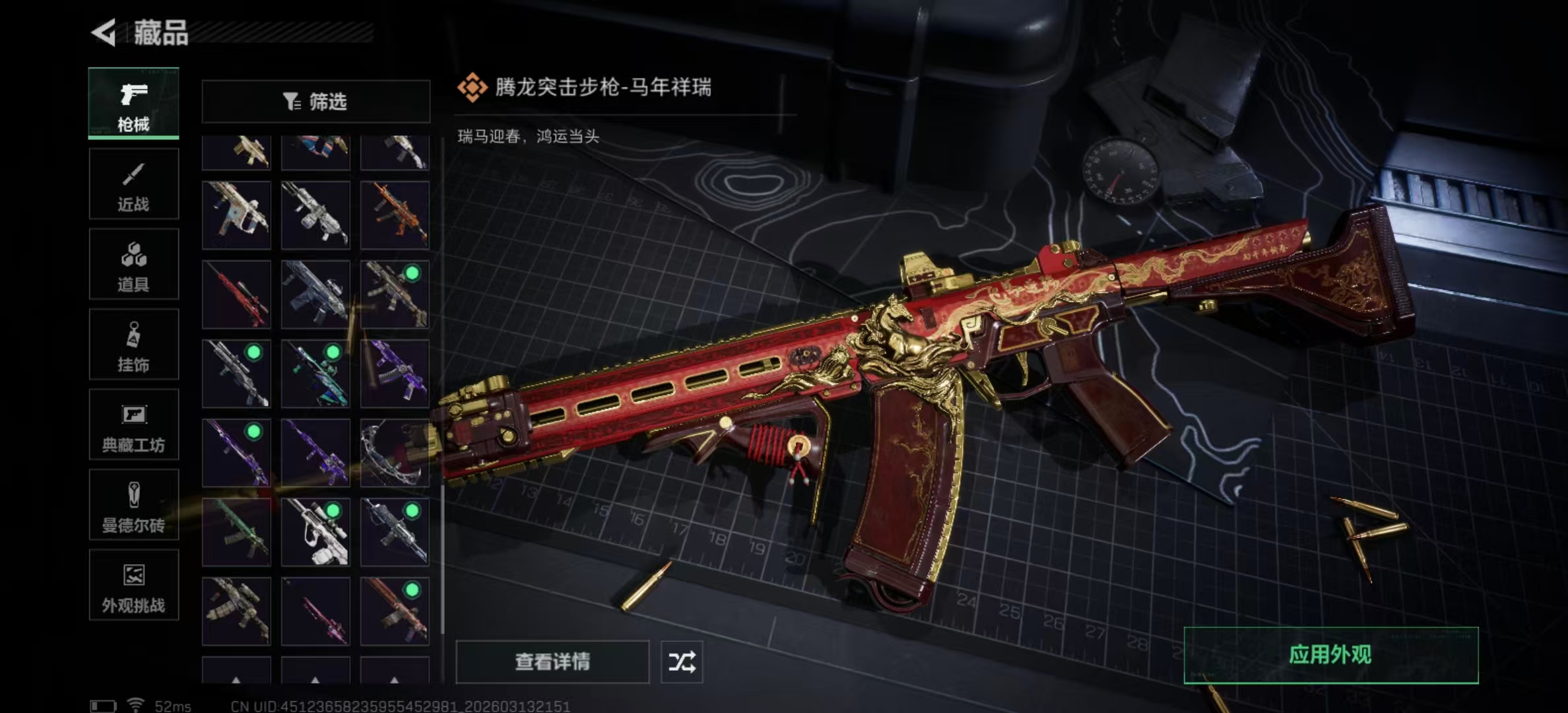Image resolution: width=1568 pixels, height=713 pixels.
Task: Select the orange submachine gun skin thumbnail
Action: (395, 215)
